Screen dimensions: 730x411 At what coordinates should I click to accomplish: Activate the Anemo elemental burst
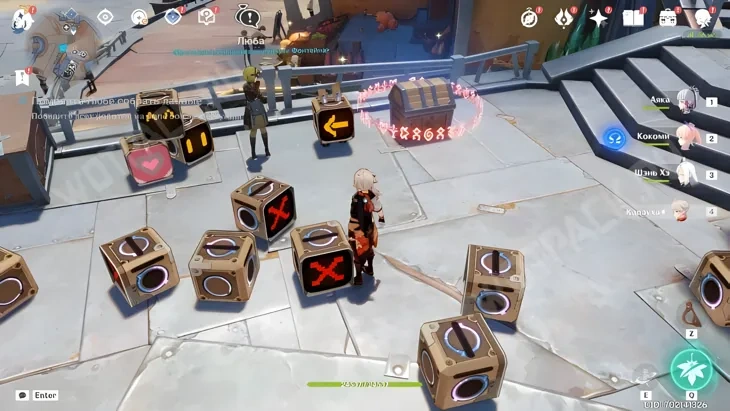[691, 369]
